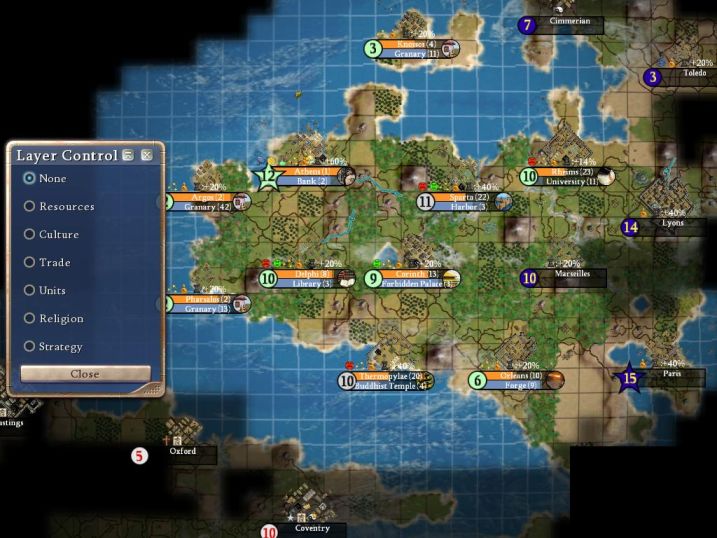The height and width of the screenshot is (538, 717).
Task: Select the Paris city label
Action: pyautogui.click(x=672, y=374)
